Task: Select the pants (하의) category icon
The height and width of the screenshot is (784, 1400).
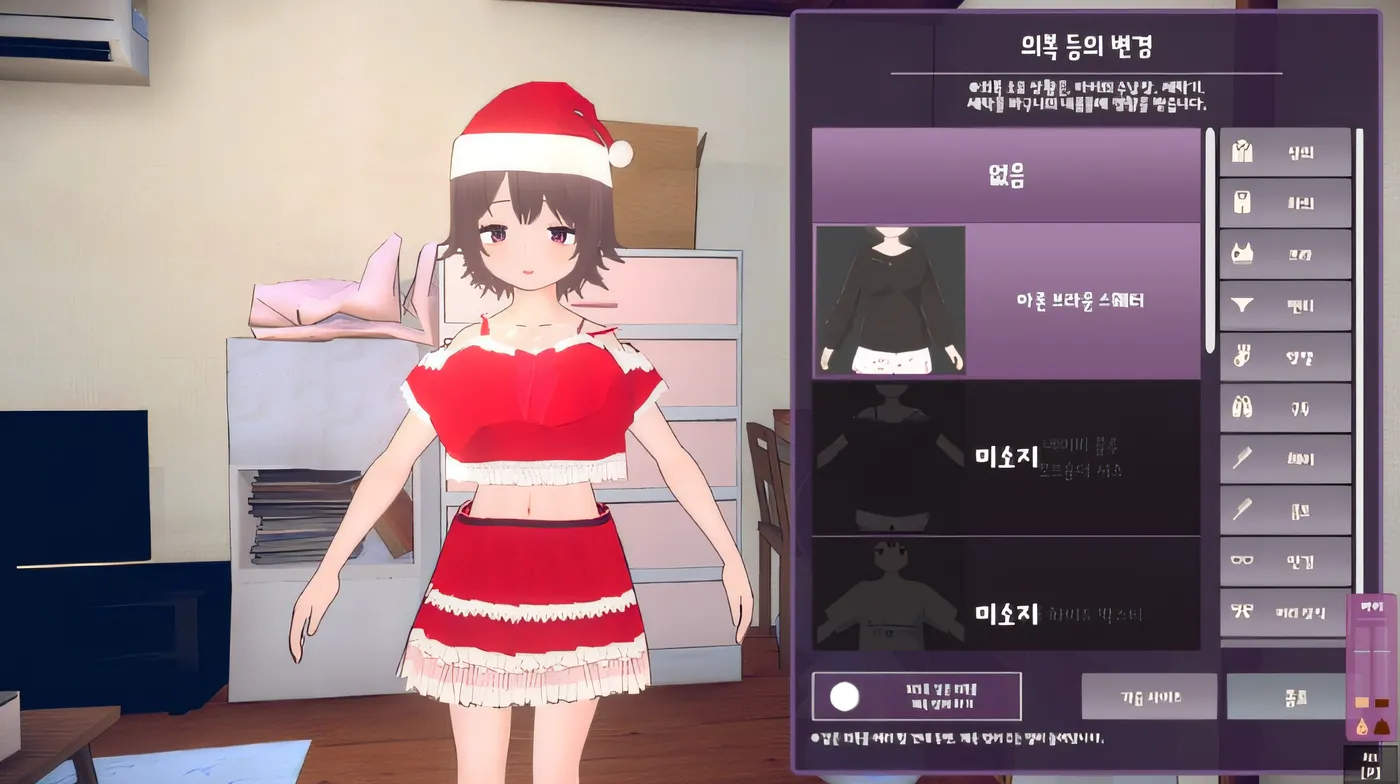Action: (x=1284, y=202)
